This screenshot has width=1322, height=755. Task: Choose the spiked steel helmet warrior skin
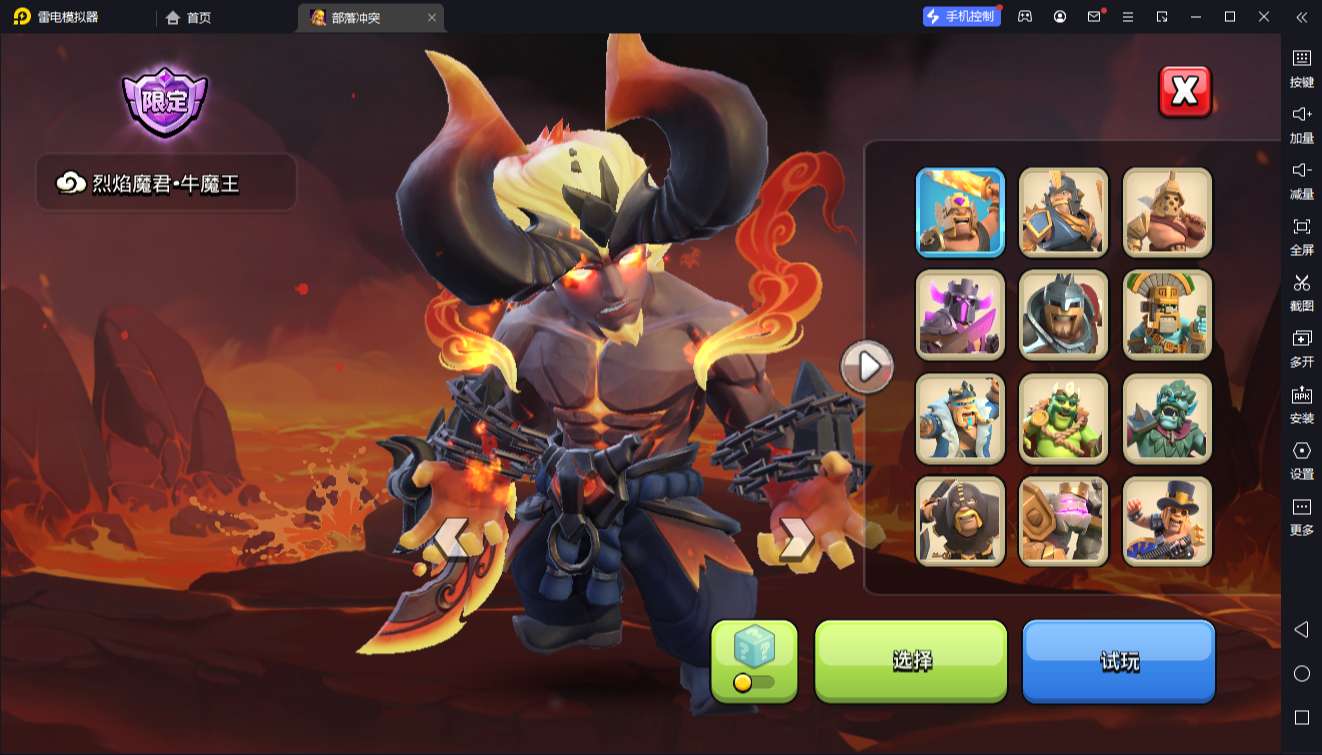[x=1063, y=315]
